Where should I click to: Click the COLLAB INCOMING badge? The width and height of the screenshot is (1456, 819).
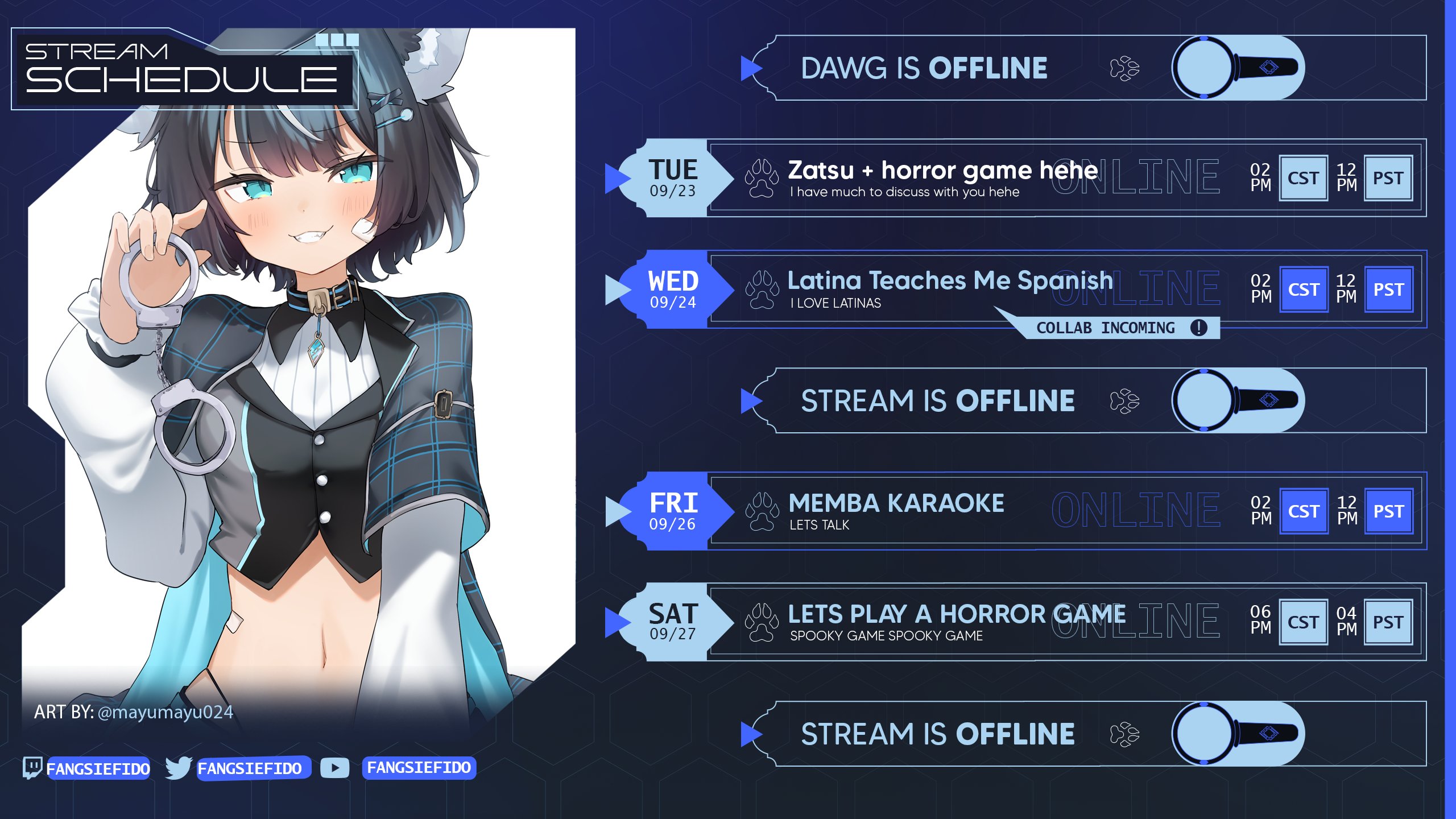click(x=1115, y=328)
